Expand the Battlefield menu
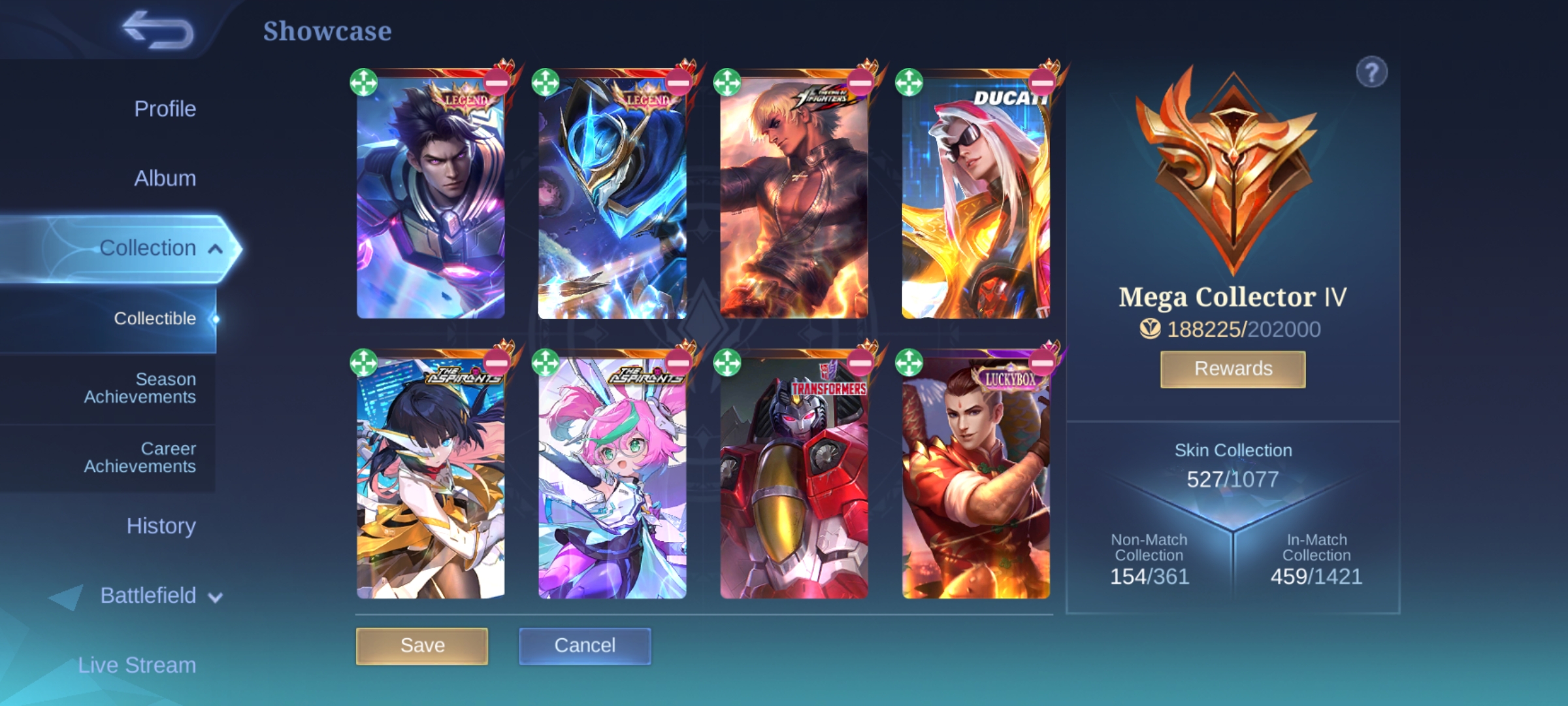The image size is (1568, 706). pyautogui.click(x=215, y=596)
